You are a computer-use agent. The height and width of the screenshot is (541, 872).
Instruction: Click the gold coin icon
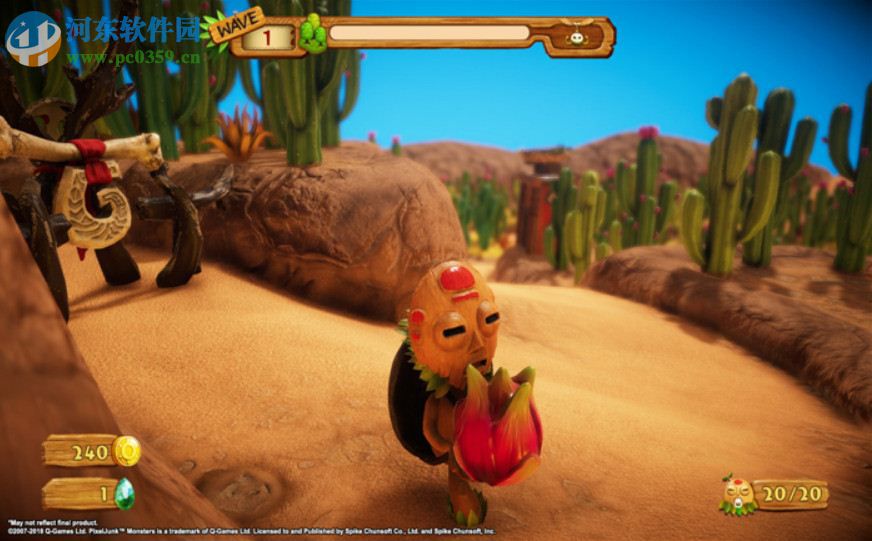126,451
